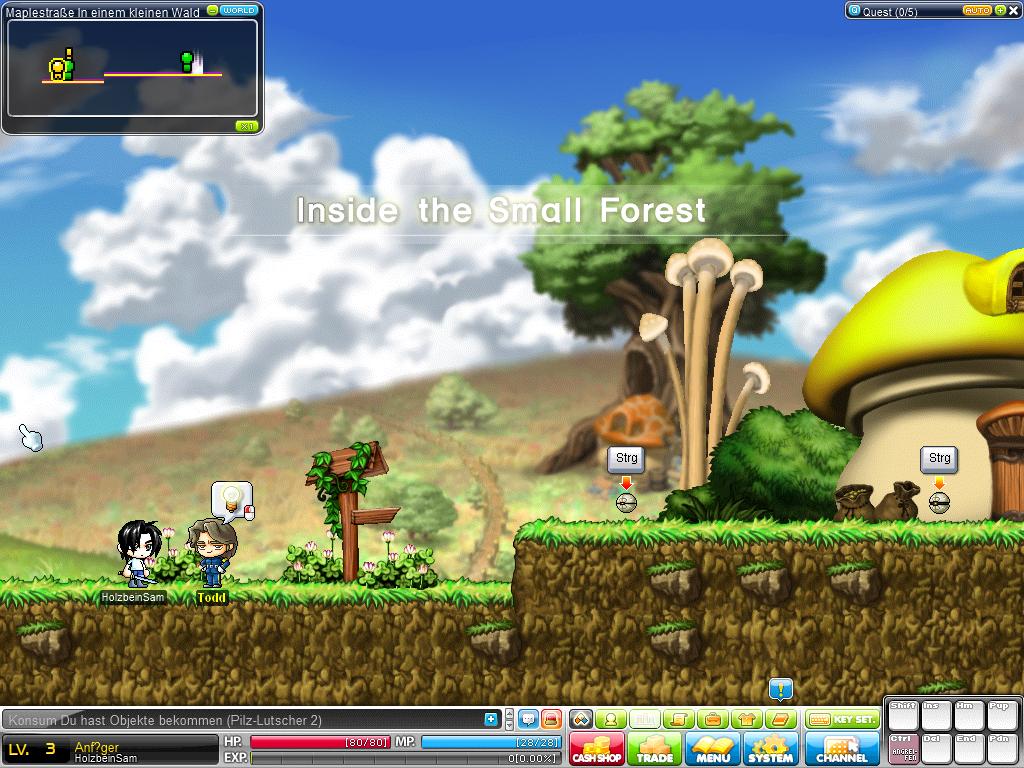This screenshot has height=768, width=1024.
Task: Open the Menu button
Action: [713, 749]
